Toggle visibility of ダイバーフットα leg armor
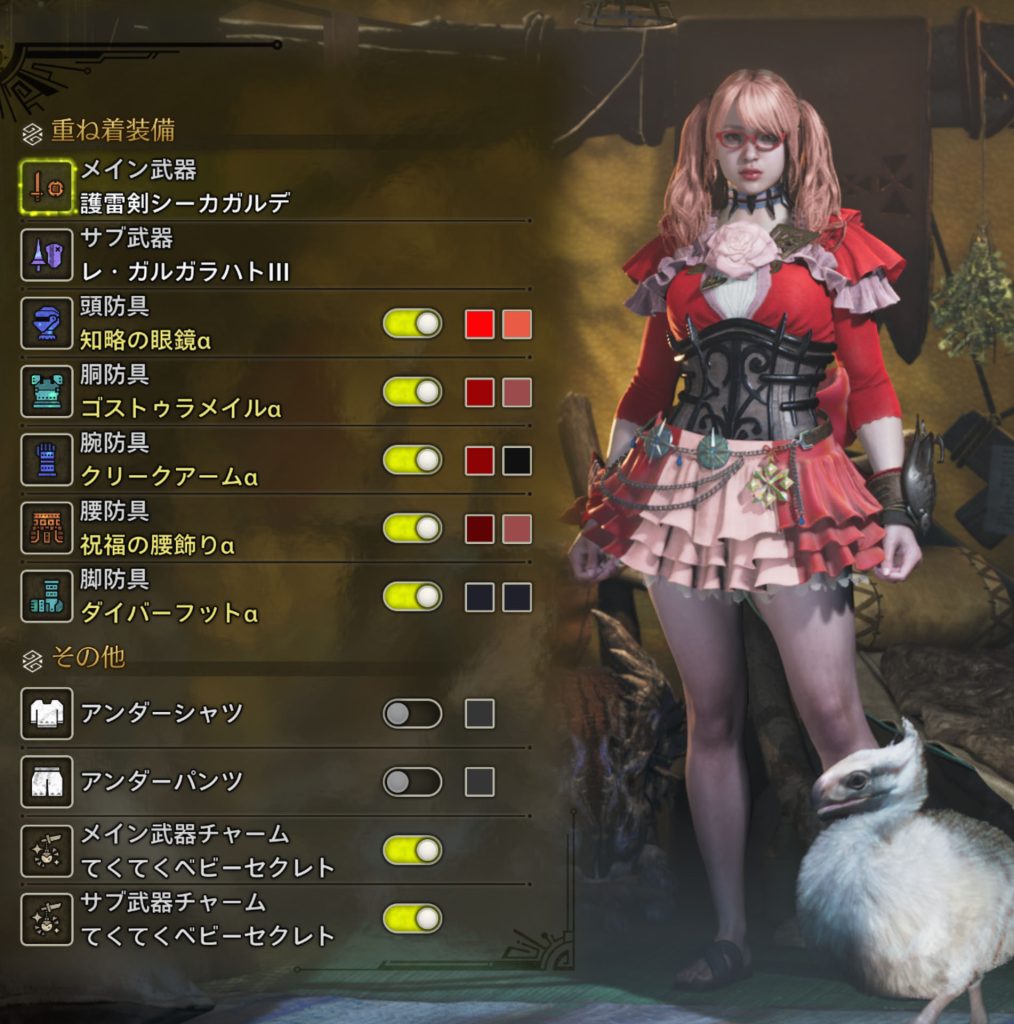 click(412, 596)
